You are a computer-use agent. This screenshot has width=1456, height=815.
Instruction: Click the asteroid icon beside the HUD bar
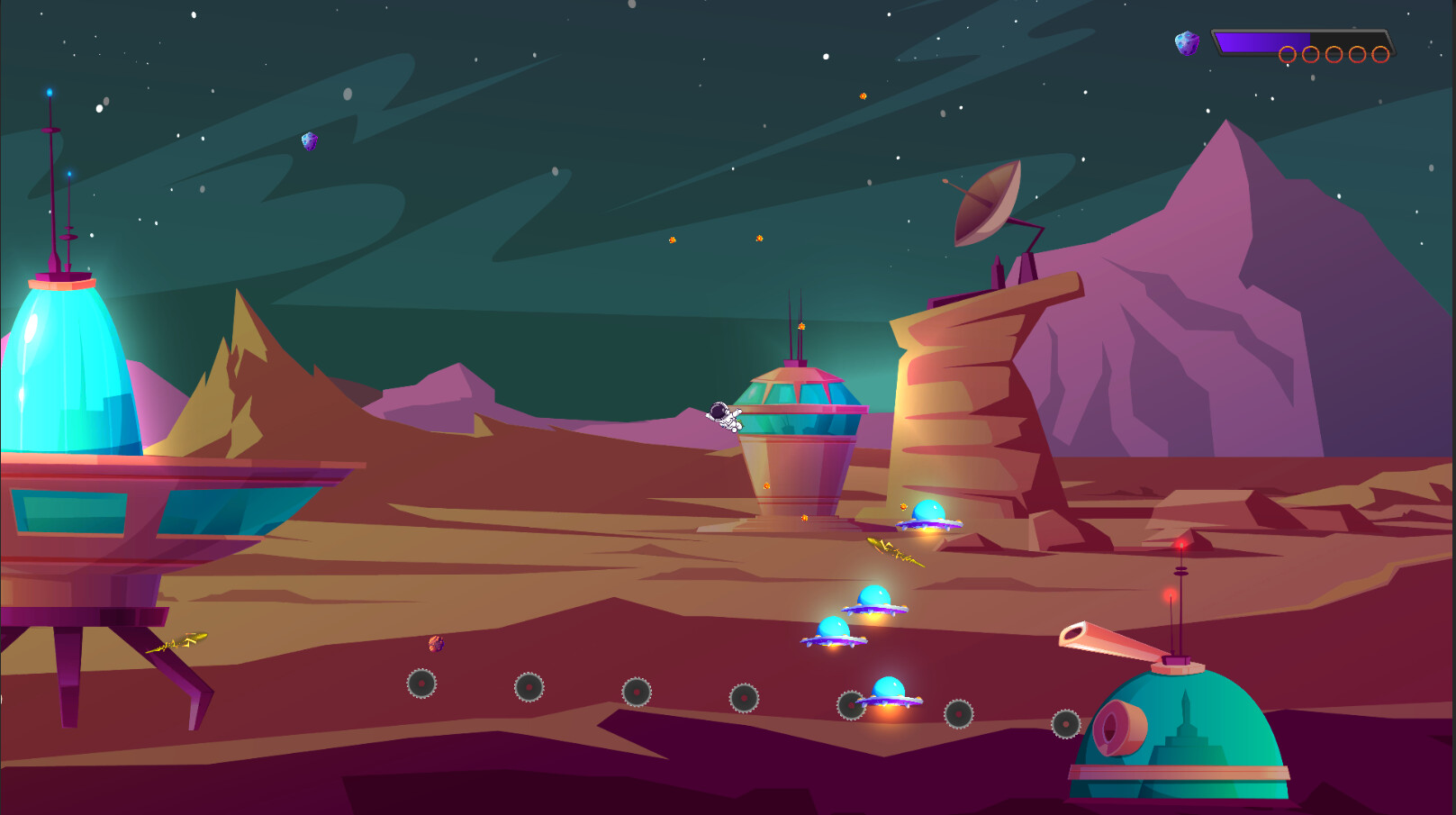(1187, 43)
